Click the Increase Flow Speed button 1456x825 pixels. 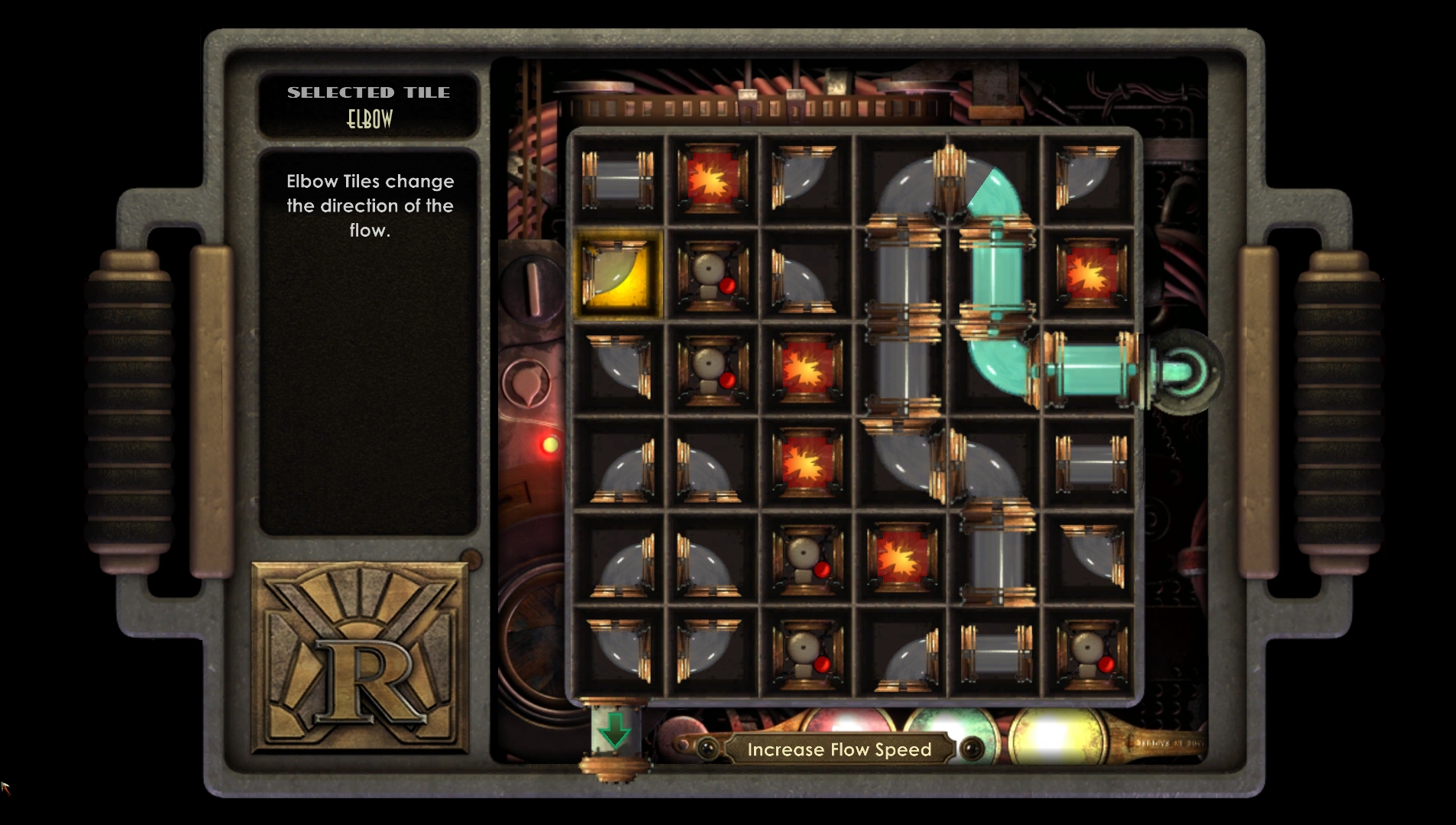pos(839,749)
